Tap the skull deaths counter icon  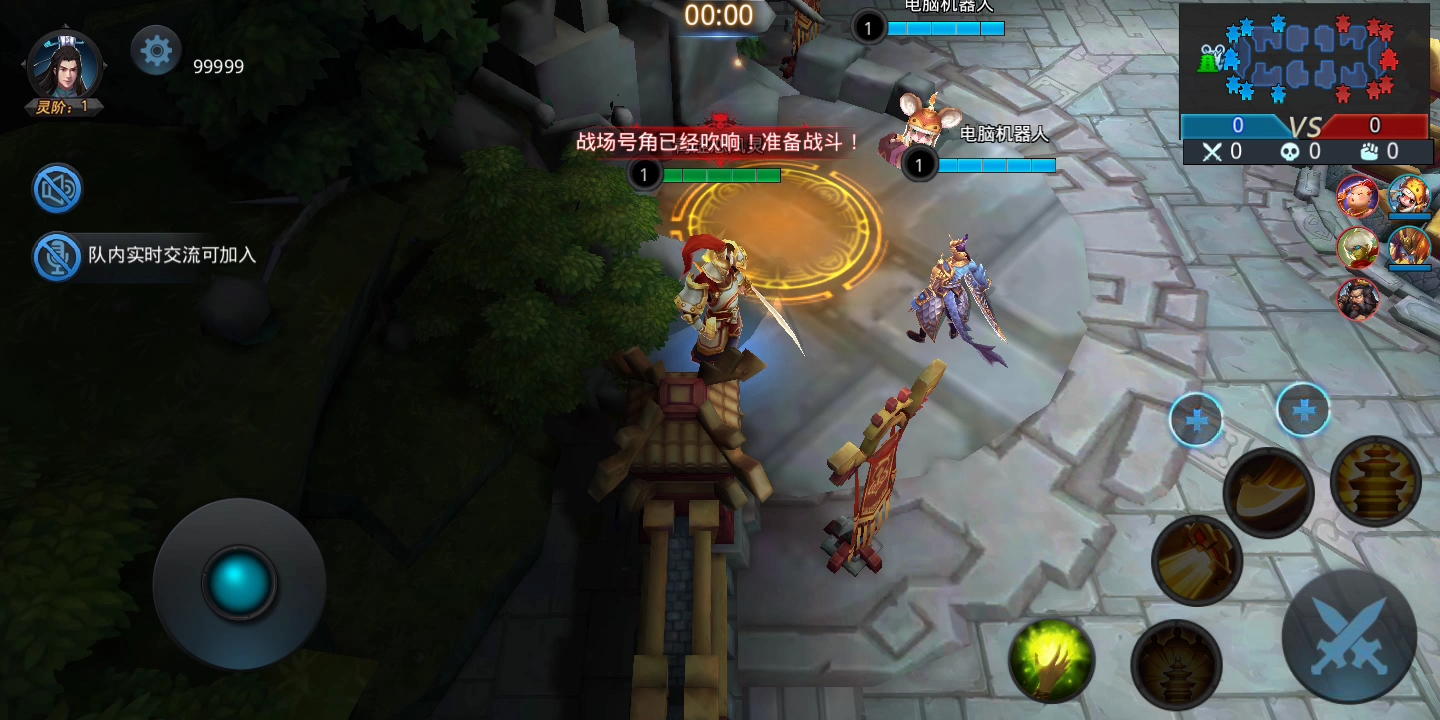(x=1290, y=152)
